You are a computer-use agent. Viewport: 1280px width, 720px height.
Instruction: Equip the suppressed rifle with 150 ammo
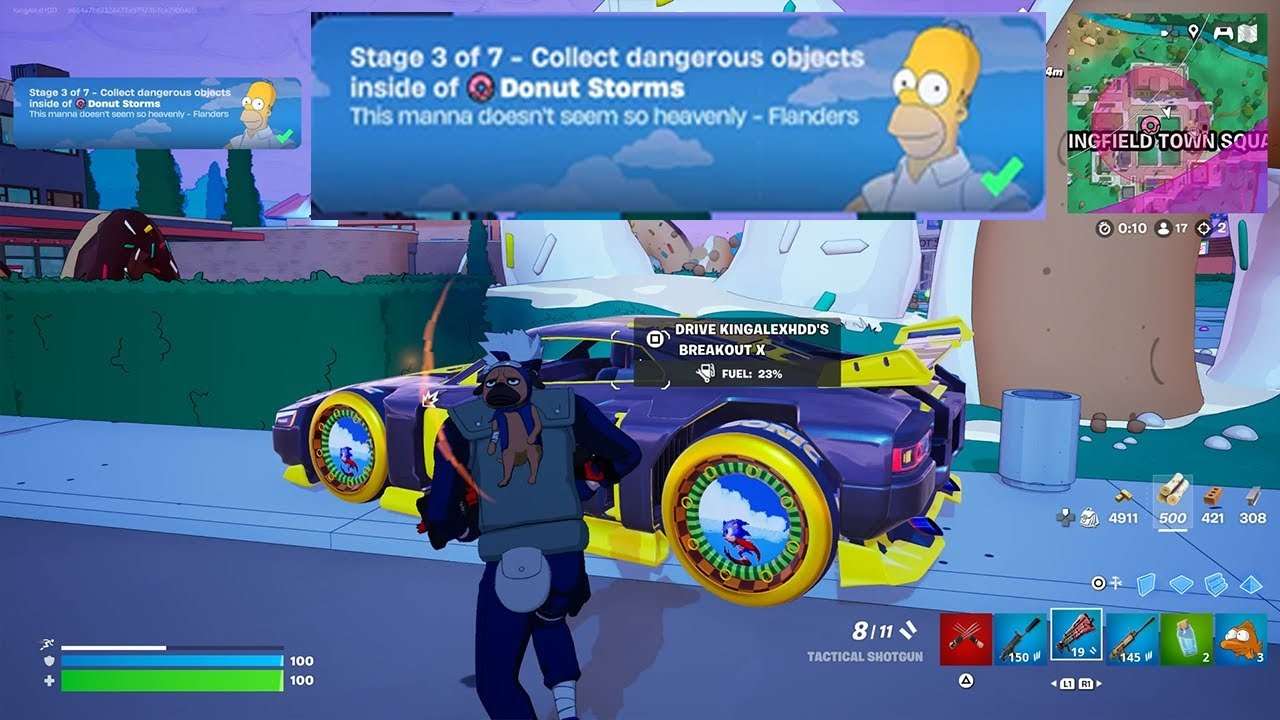coord(1021,639)
